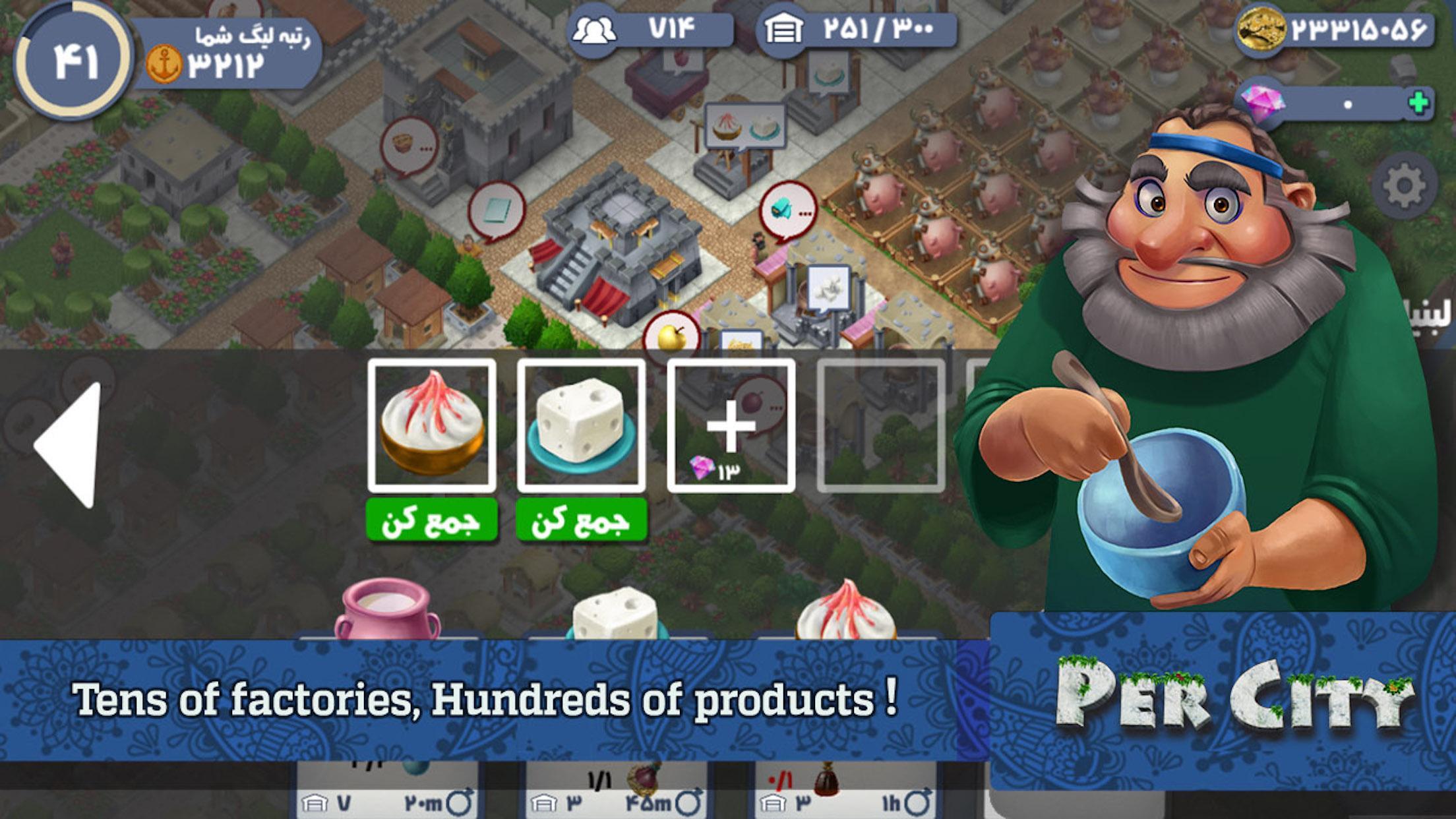Go back with the white left arrow
The image size is (1456, 819).
[x=69, y=444]
